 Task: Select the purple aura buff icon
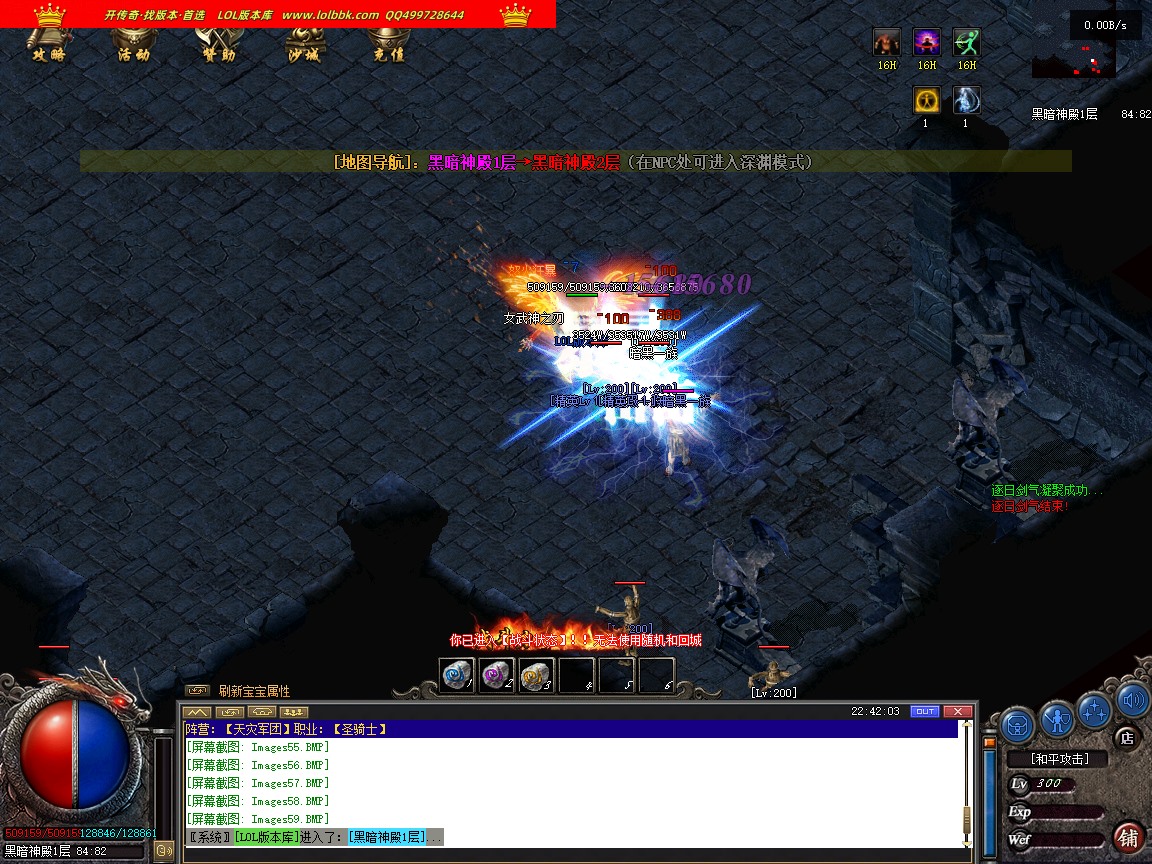tap(927, 42)
